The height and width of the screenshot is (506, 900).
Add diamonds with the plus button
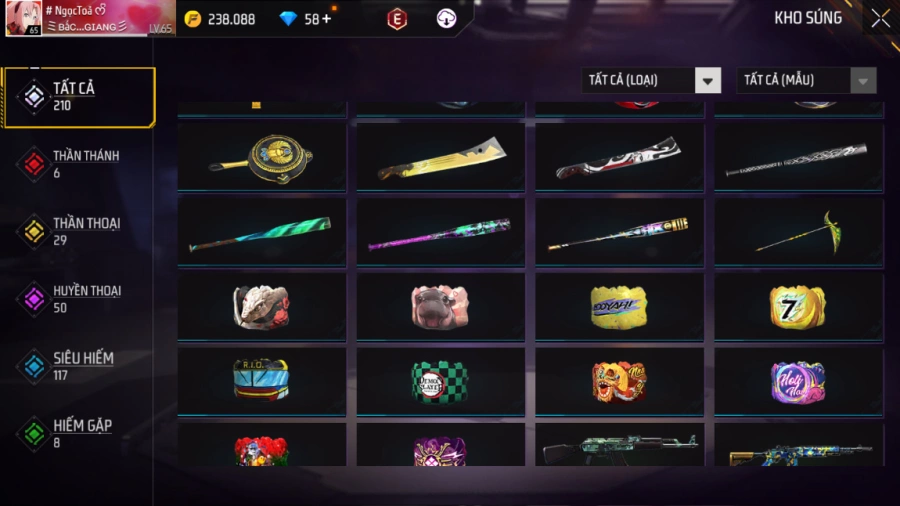(x=326, y=19)
